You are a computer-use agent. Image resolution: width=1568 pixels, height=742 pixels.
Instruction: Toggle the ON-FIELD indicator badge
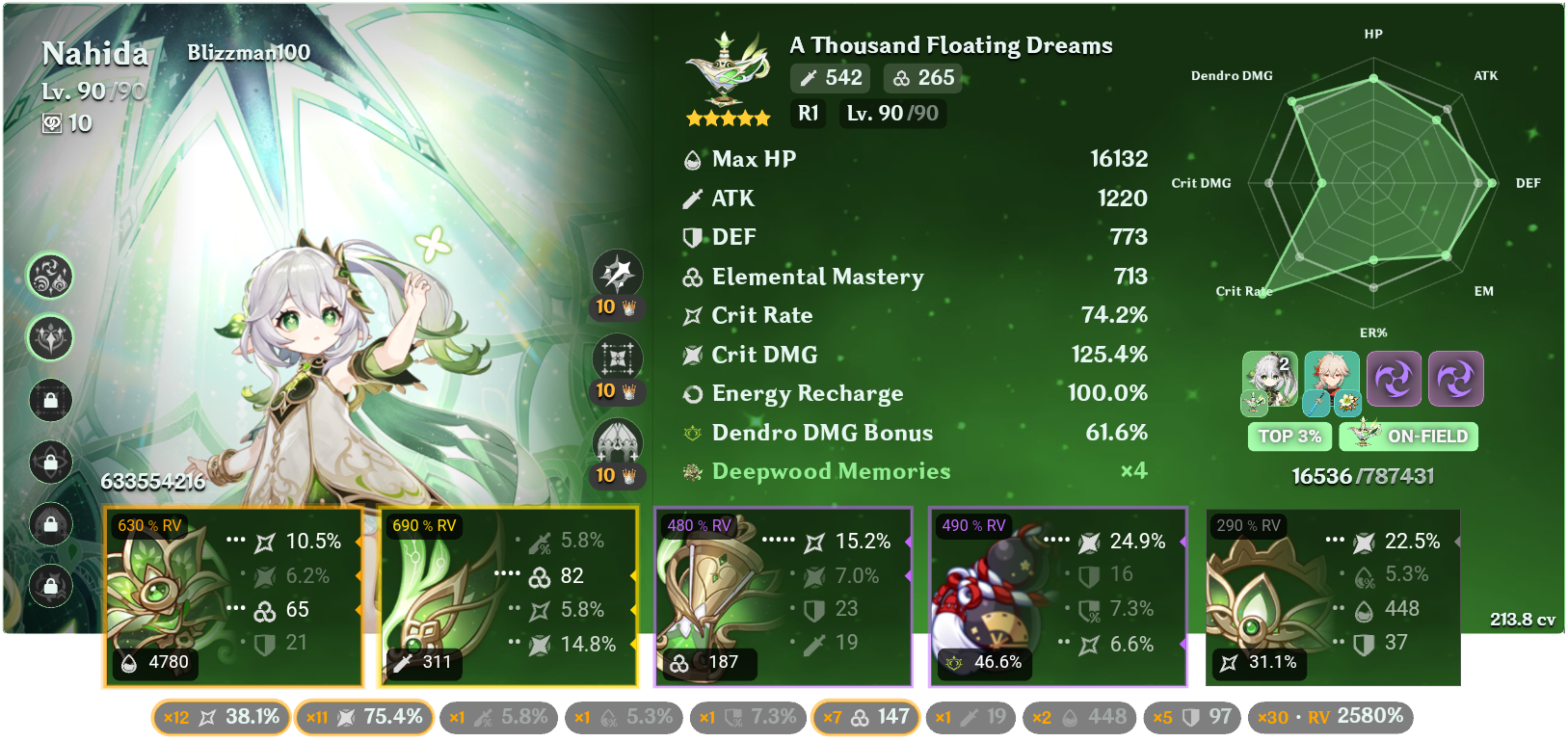point(1409,437)
